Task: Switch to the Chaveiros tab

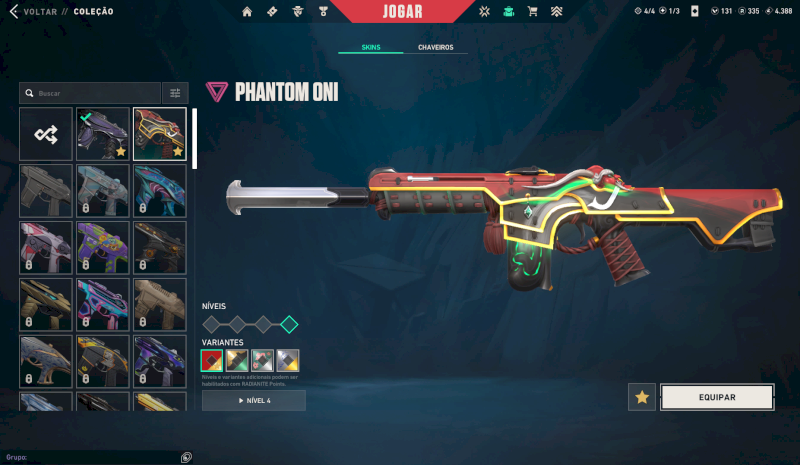Action: point(436,47)
